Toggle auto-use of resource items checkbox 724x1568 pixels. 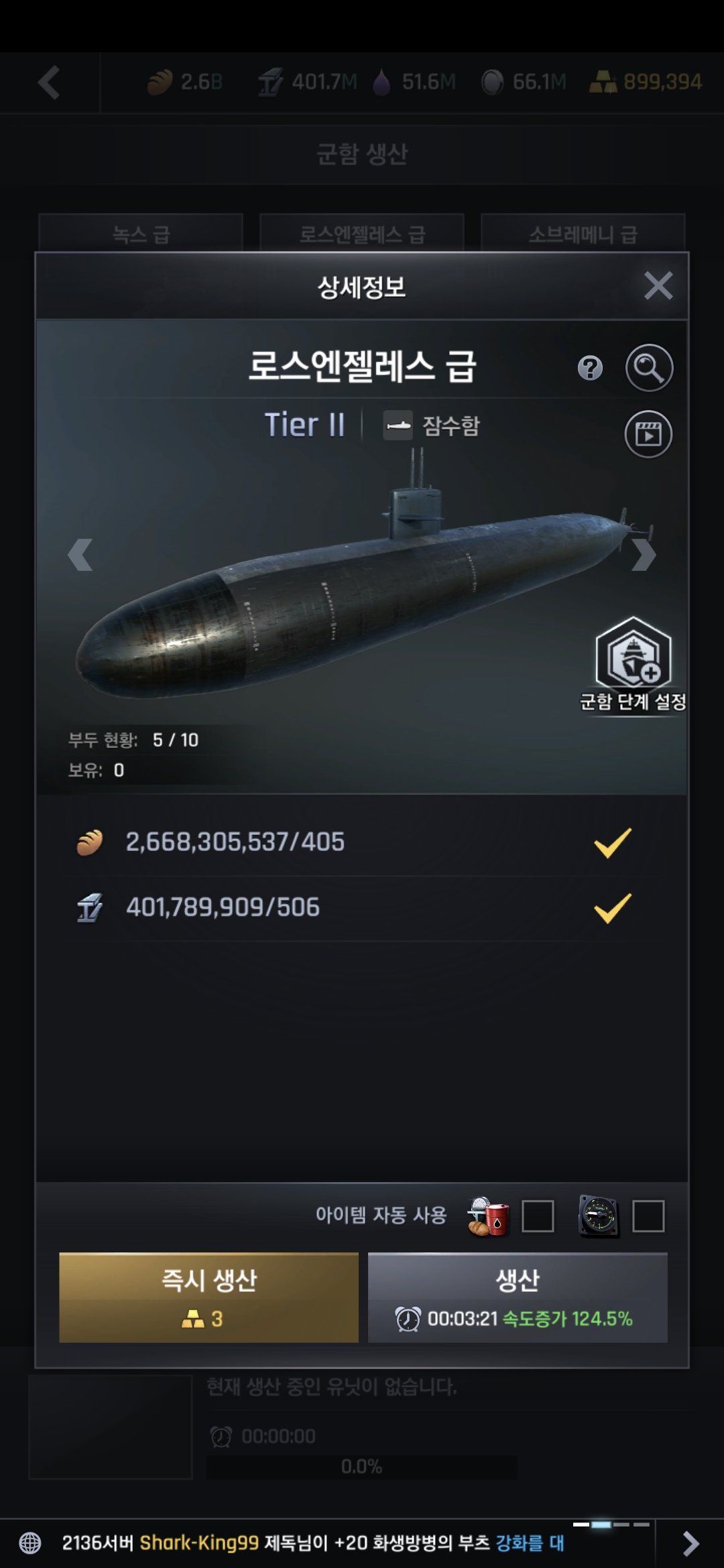538,1216
